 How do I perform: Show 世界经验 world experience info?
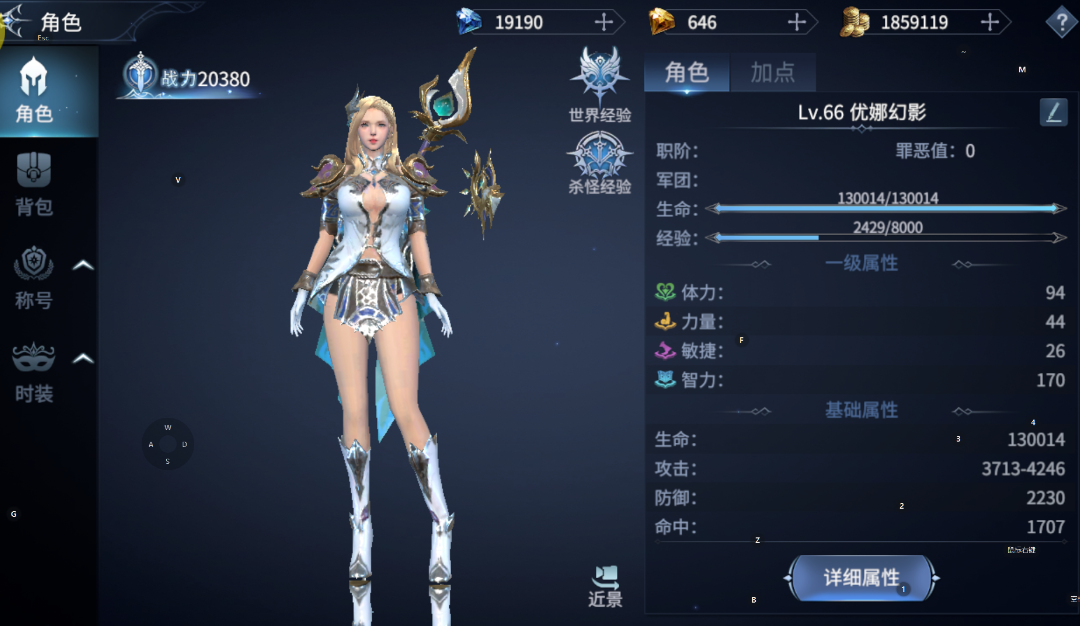(x=600, y=86)
